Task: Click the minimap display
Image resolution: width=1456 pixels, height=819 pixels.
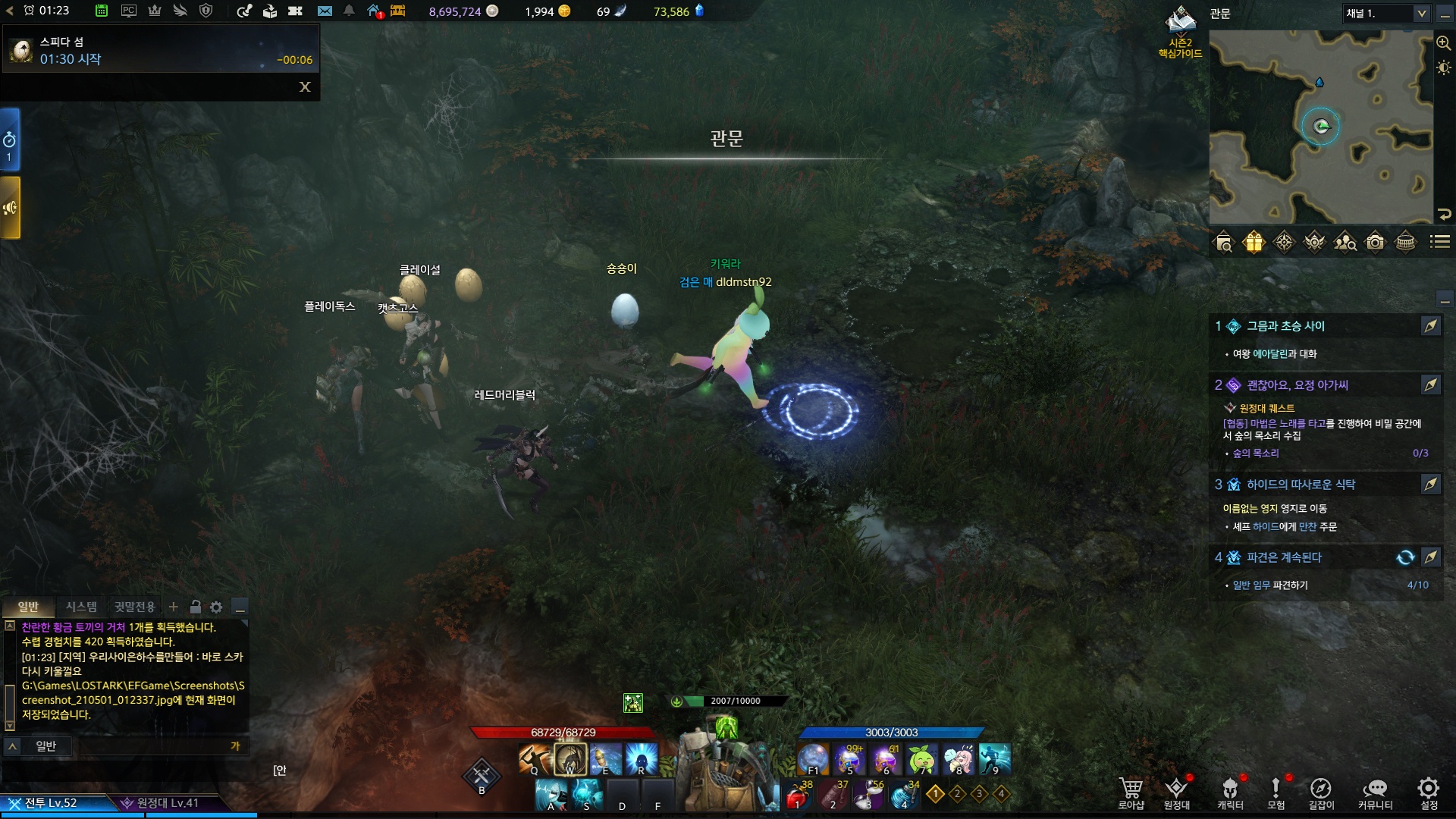Action: 1320,127
